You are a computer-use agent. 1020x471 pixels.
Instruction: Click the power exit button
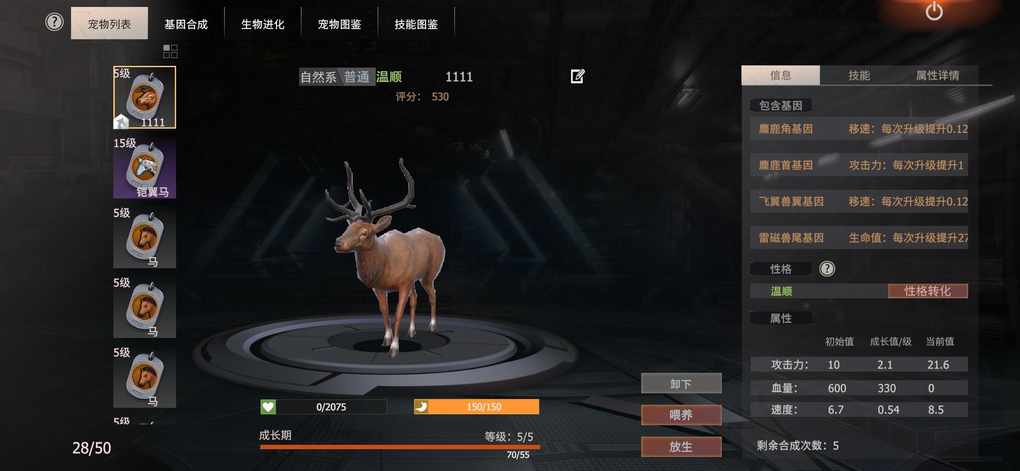[x=934, y=12]
